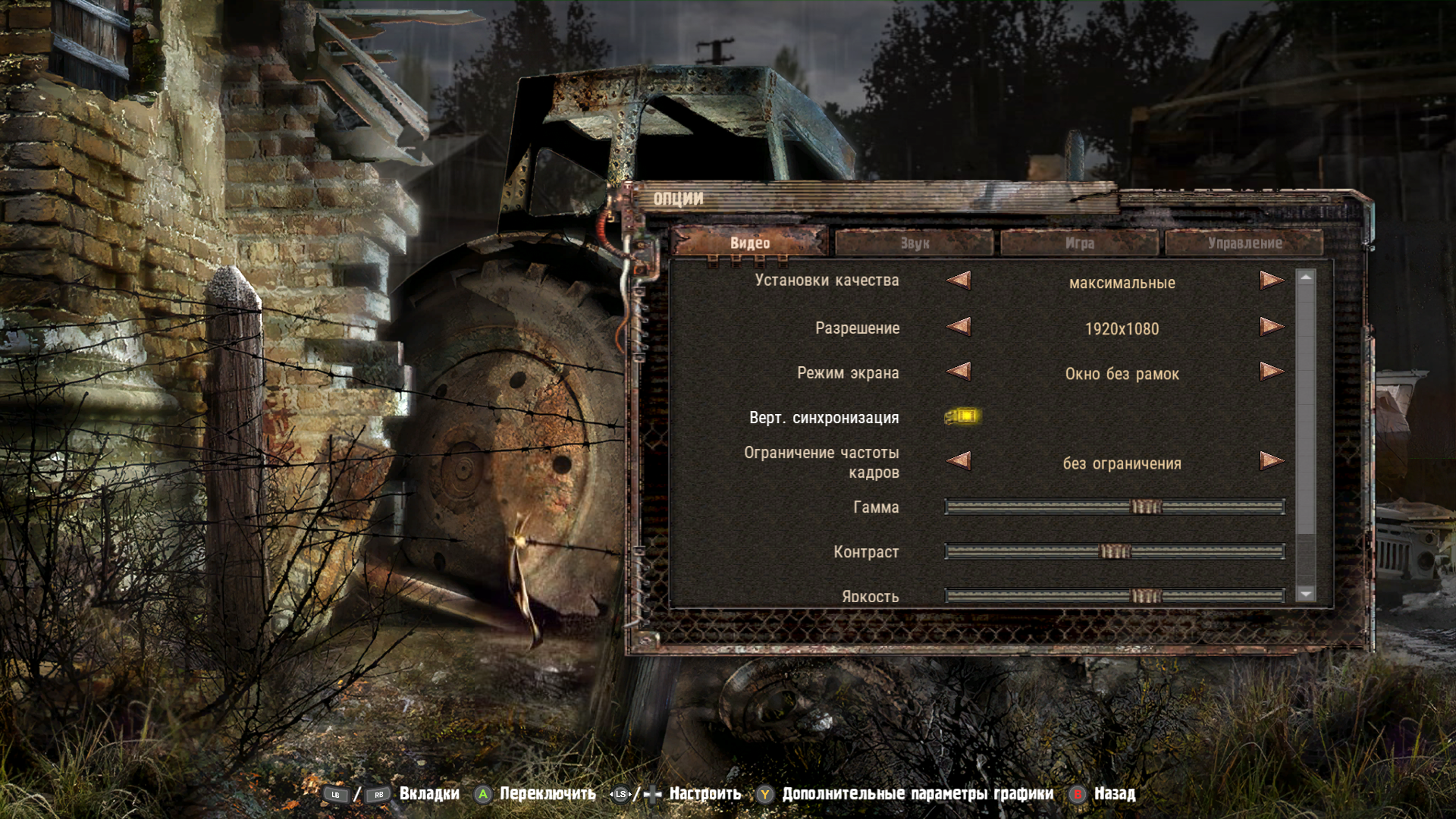Adjust the Яркость slider
This screenshot has width=1456, height=819.
point(1146,596)
